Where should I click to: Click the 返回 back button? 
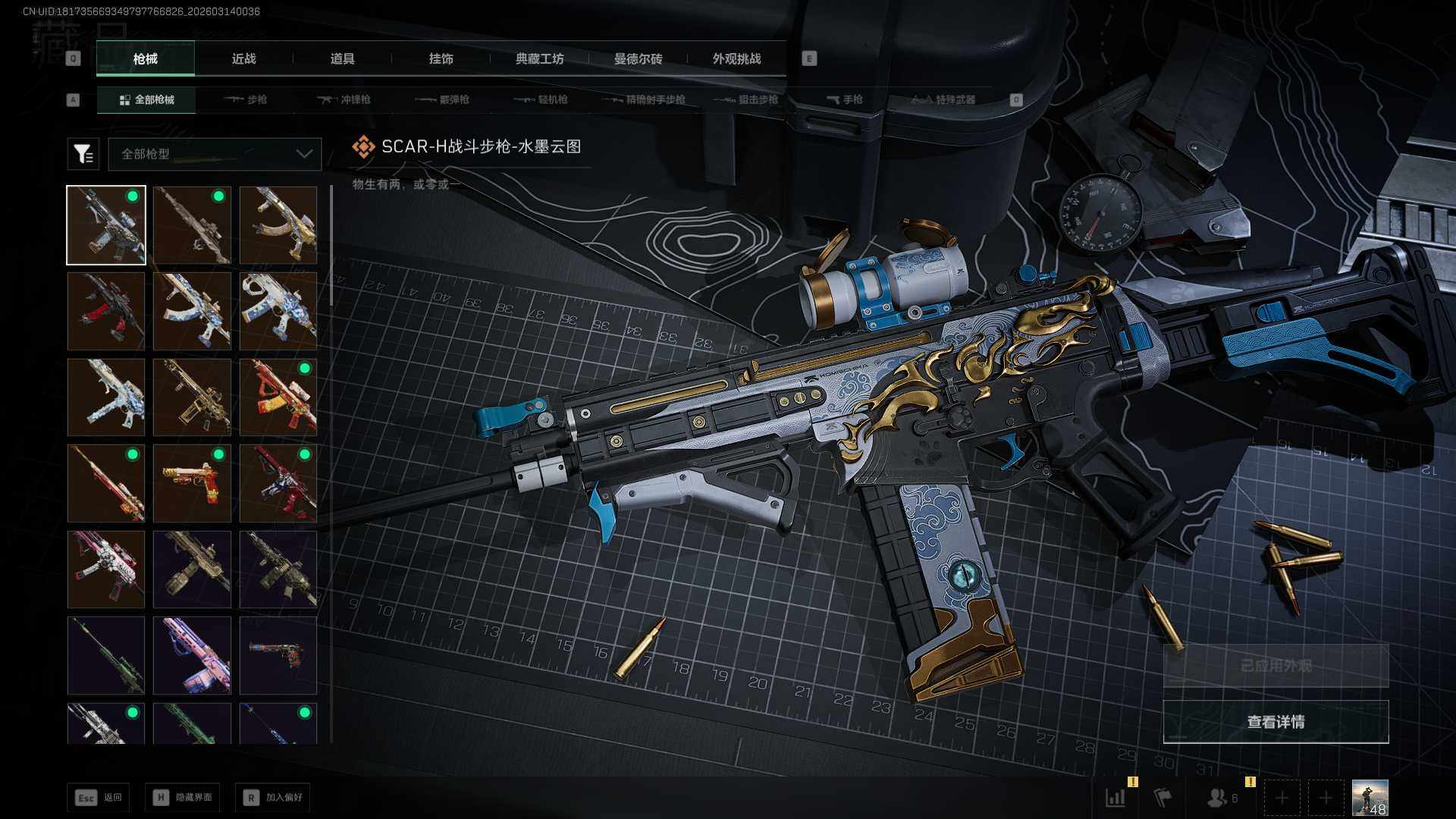point(98,797)
